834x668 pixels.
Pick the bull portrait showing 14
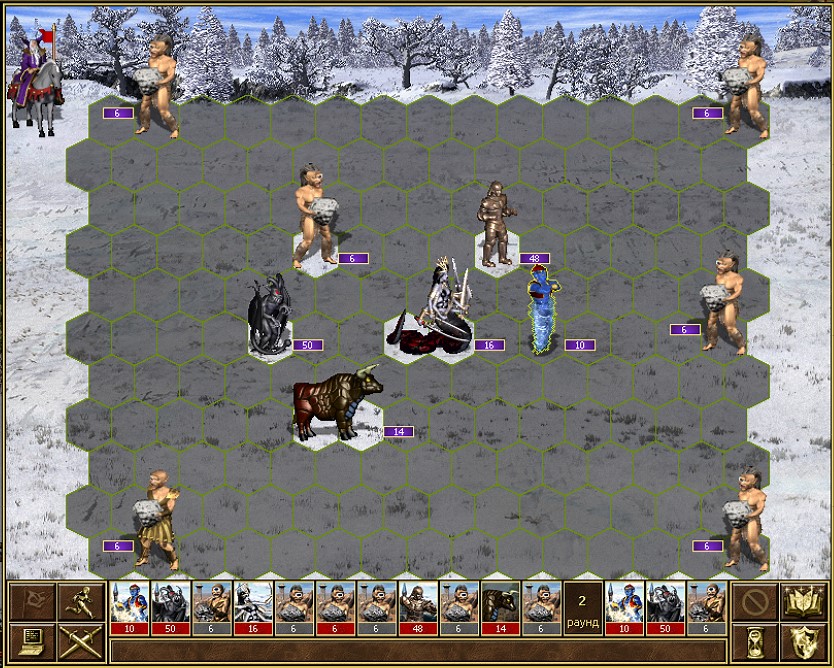(500, 607)
